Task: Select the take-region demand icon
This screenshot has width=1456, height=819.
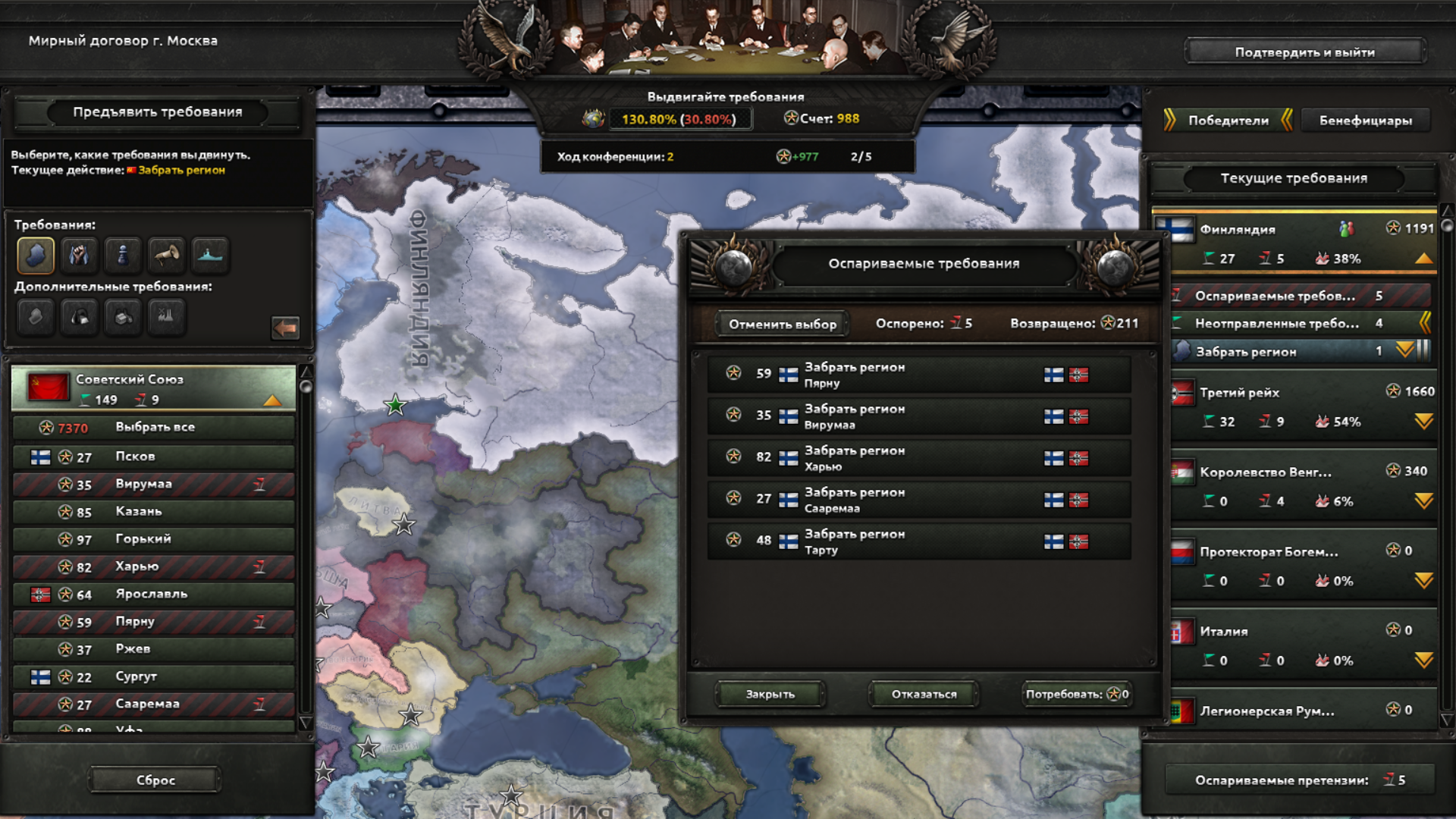Action: 36,255
